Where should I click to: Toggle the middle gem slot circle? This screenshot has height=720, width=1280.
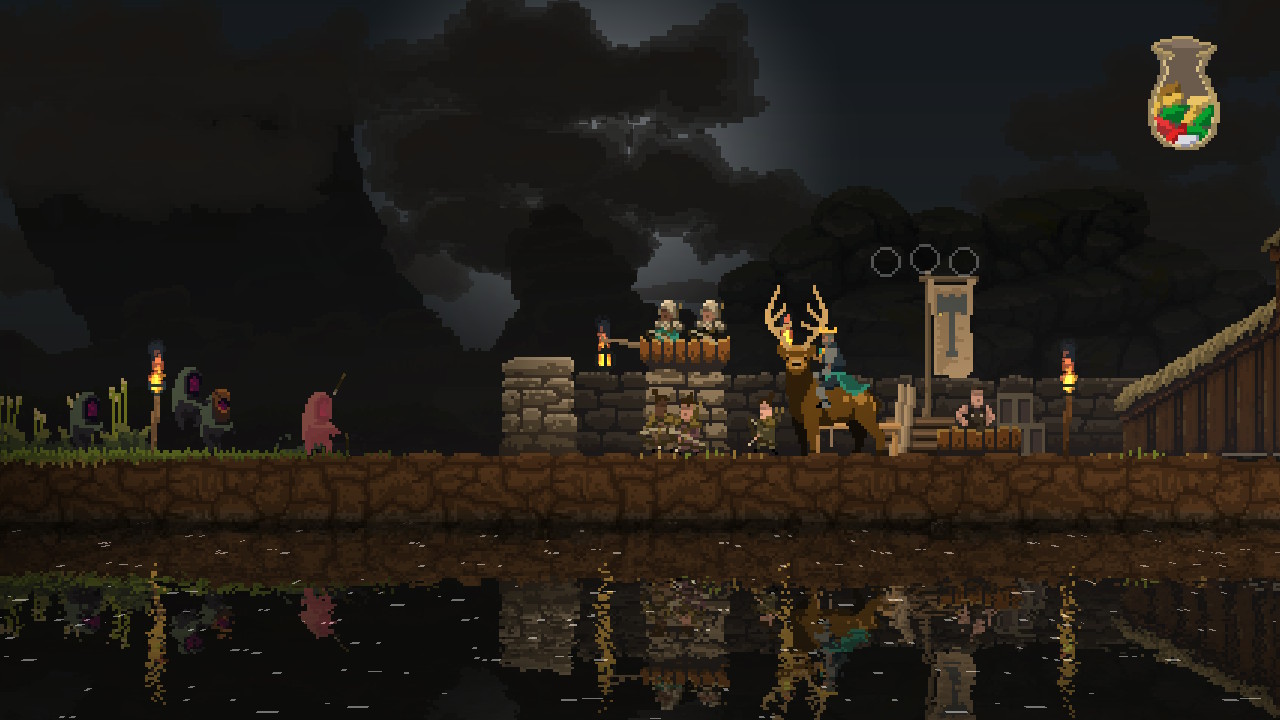tap(924, 262)
